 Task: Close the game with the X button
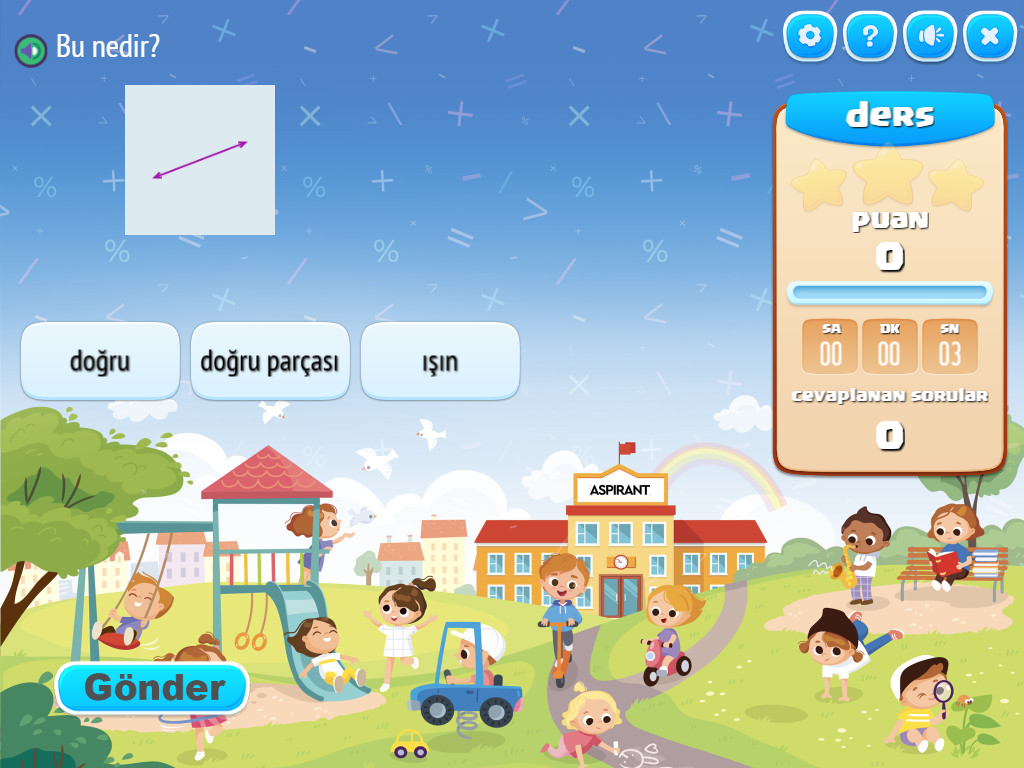(990, 37)
